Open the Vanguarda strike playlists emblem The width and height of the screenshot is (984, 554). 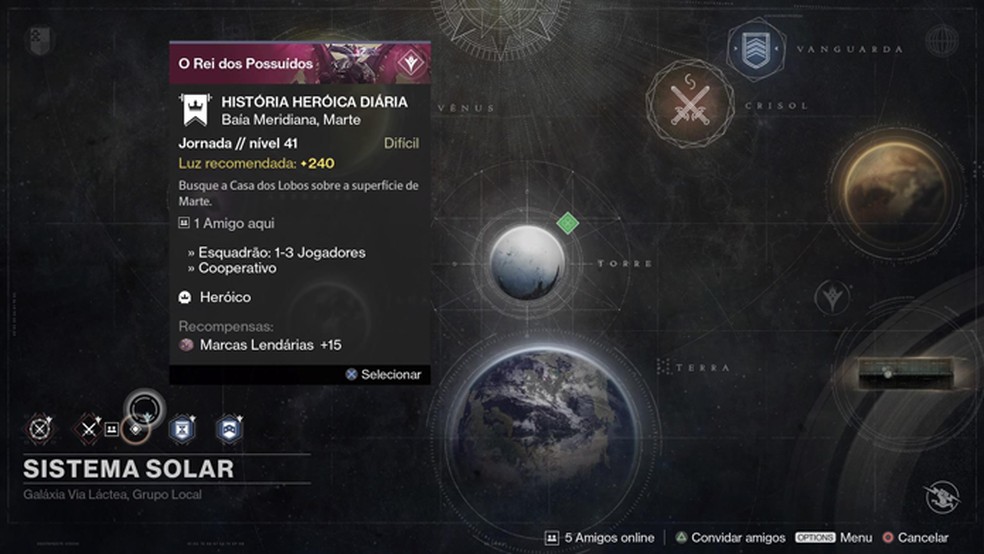coord(757,48)
